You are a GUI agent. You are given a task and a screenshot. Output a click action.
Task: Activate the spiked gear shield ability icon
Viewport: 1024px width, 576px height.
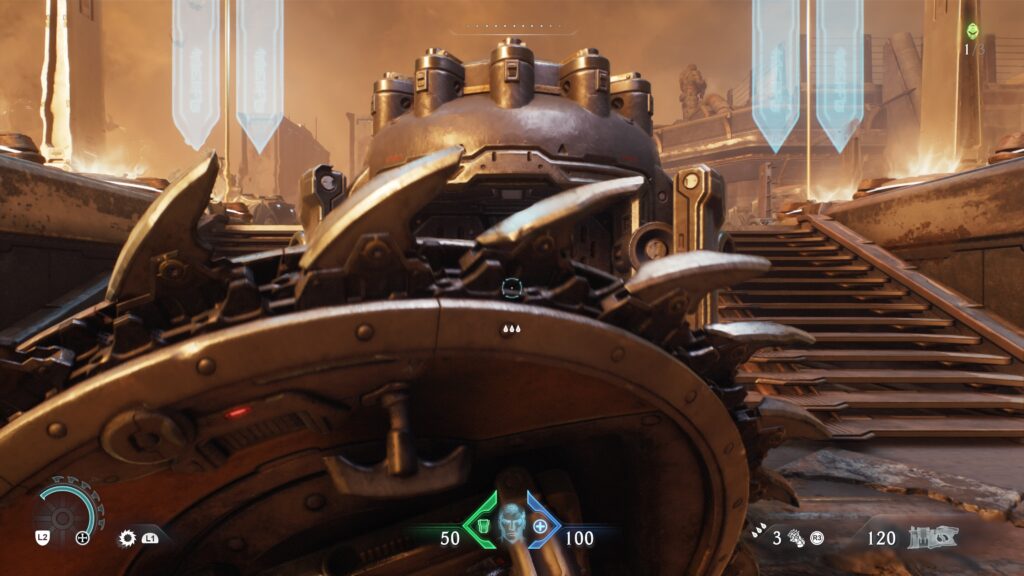click(x=128, y=538)
